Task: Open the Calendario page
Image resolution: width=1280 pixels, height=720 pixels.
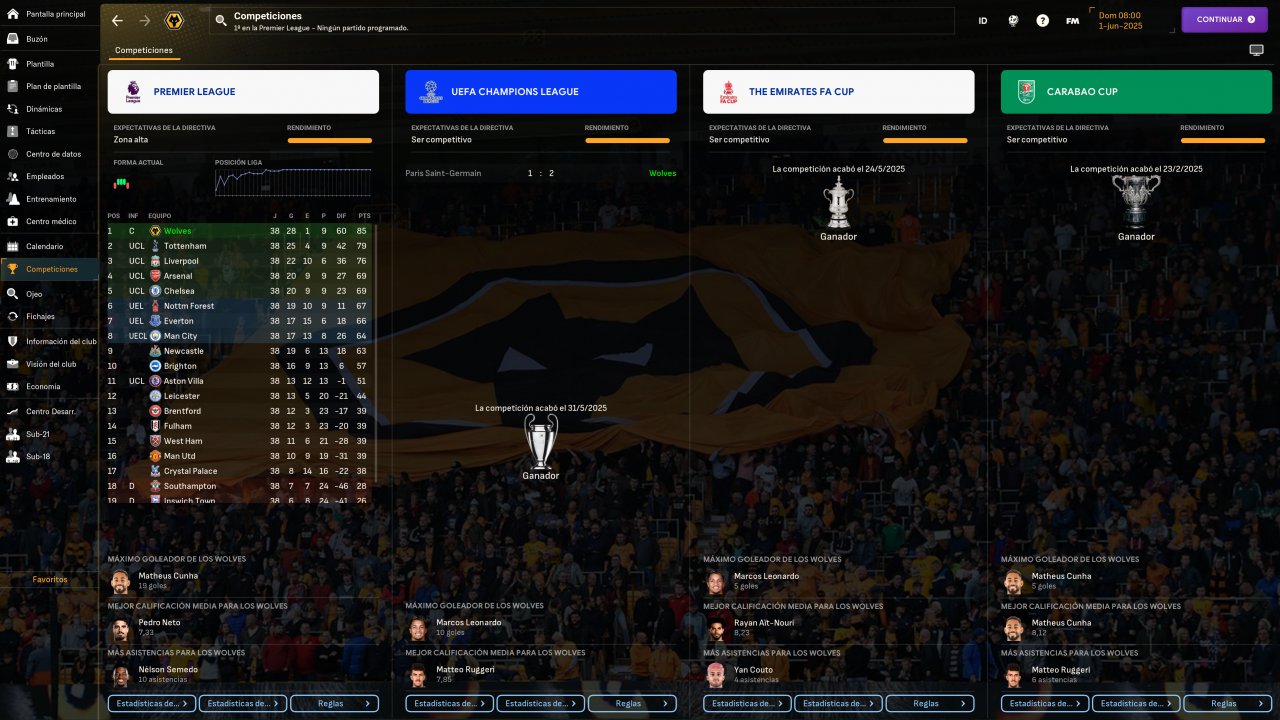Action: (44, 246)
